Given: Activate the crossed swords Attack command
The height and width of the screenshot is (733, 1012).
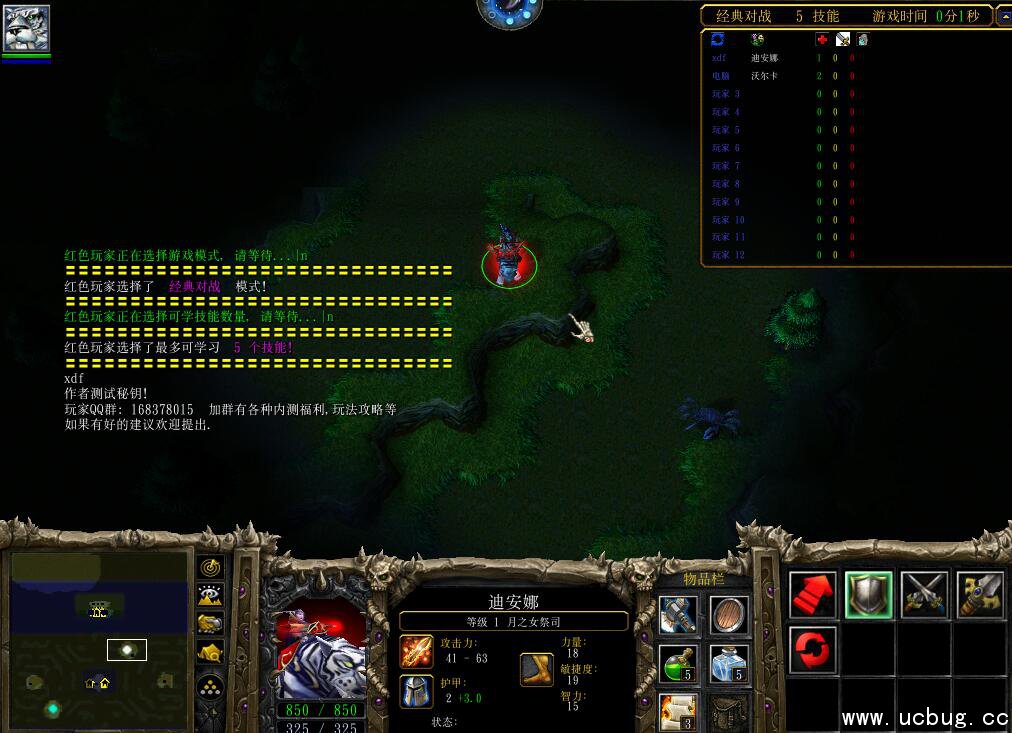Looking at the screenshot, I should [924, 594].
